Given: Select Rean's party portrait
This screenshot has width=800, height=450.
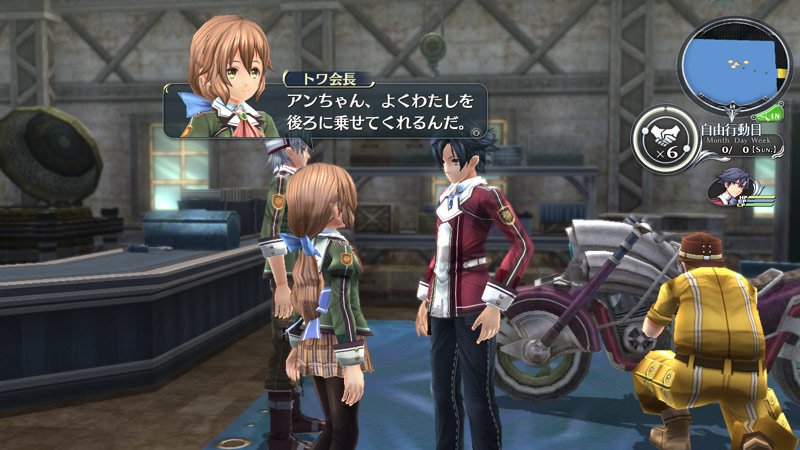Looking at the screenshot, I should [733, 187].
